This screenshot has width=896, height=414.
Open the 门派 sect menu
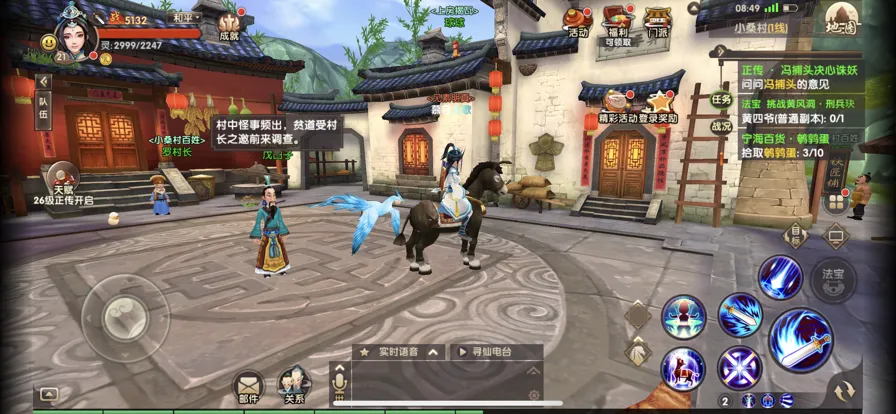657,21
